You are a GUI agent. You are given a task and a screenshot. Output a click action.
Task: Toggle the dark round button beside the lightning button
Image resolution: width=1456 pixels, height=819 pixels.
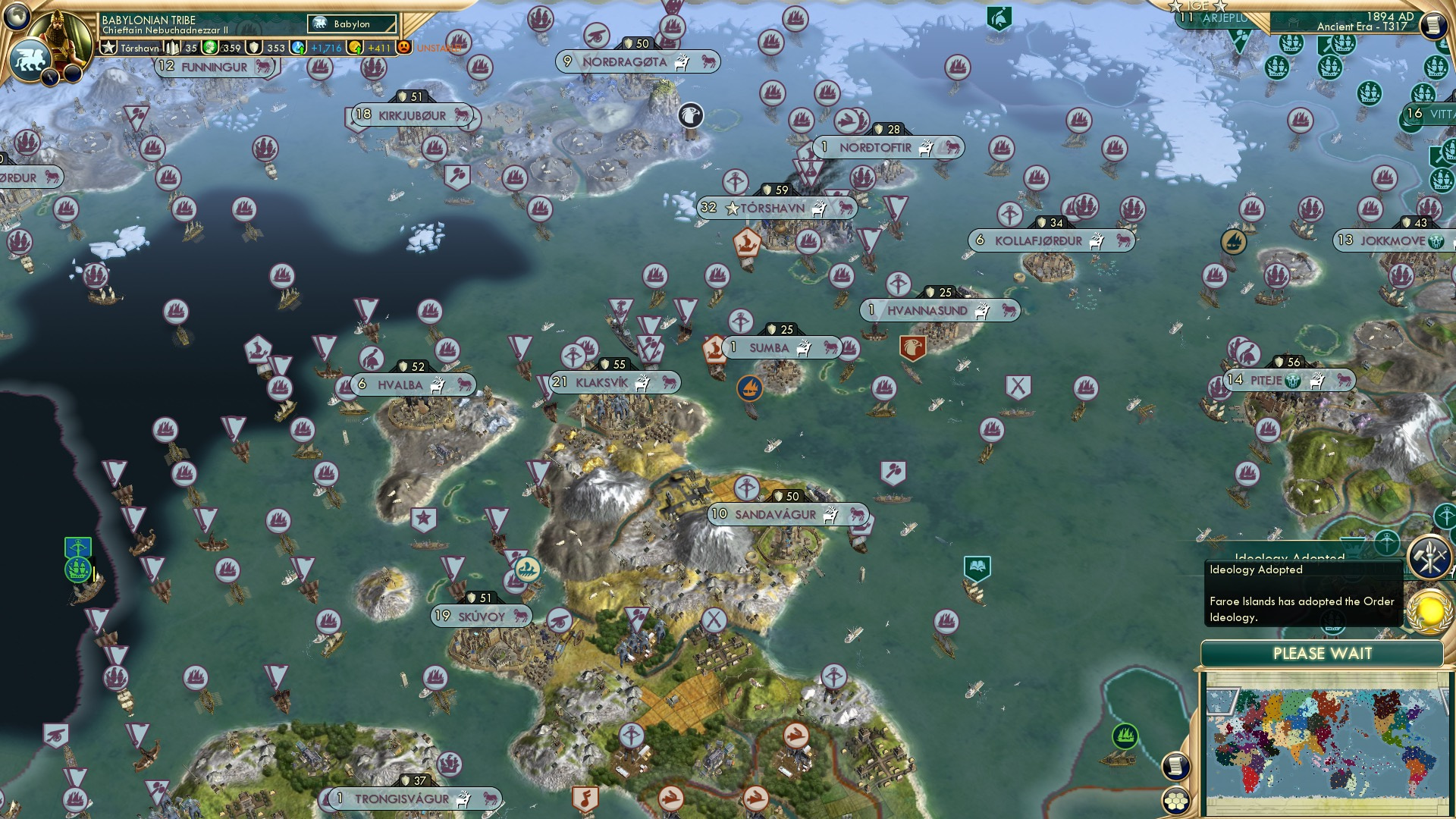(72, 75)
